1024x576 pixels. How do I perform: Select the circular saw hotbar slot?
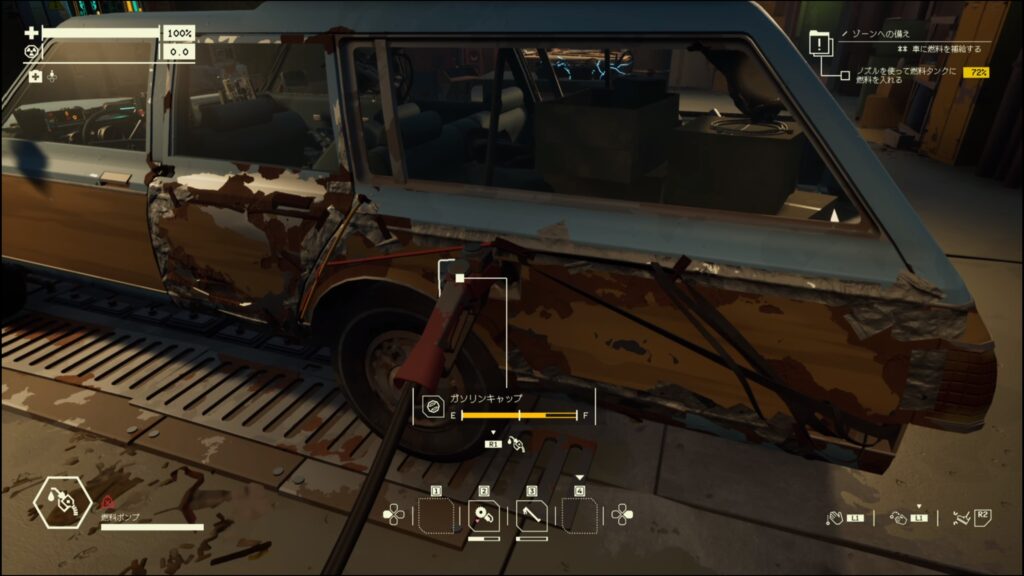pyautogui.click(x=484, y=515)
